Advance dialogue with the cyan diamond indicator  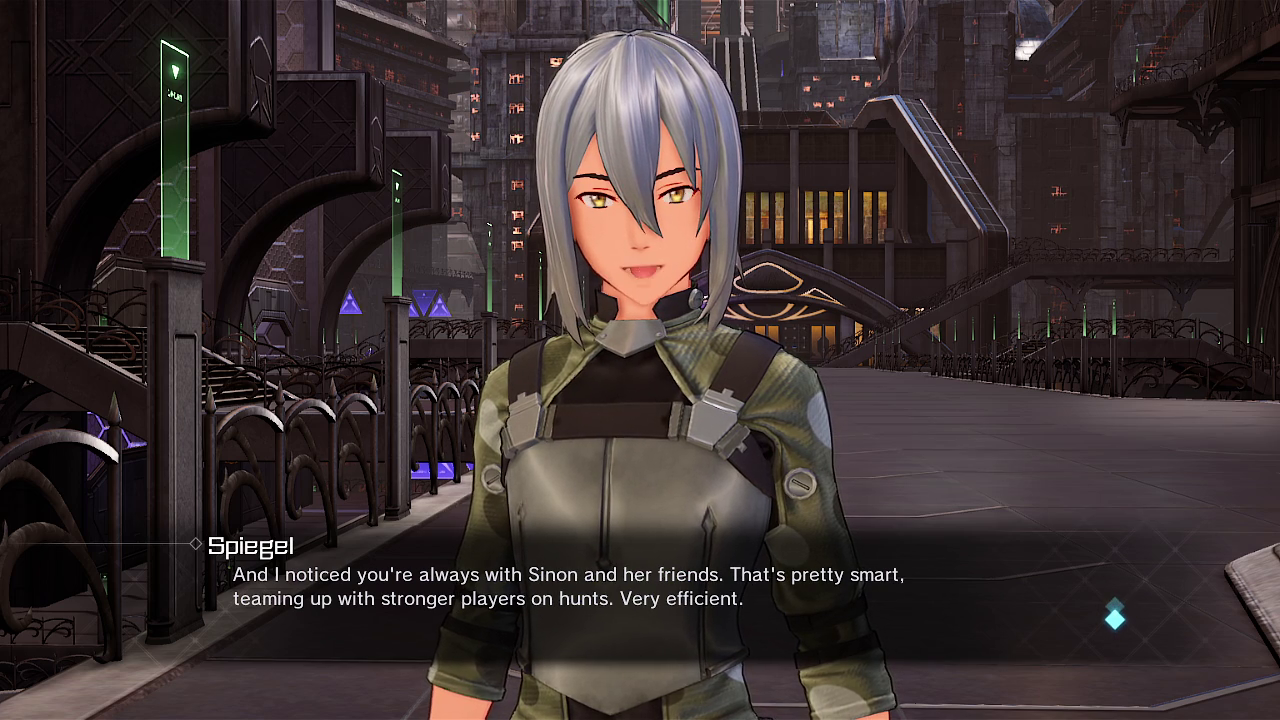click(x=1115, y=616)
